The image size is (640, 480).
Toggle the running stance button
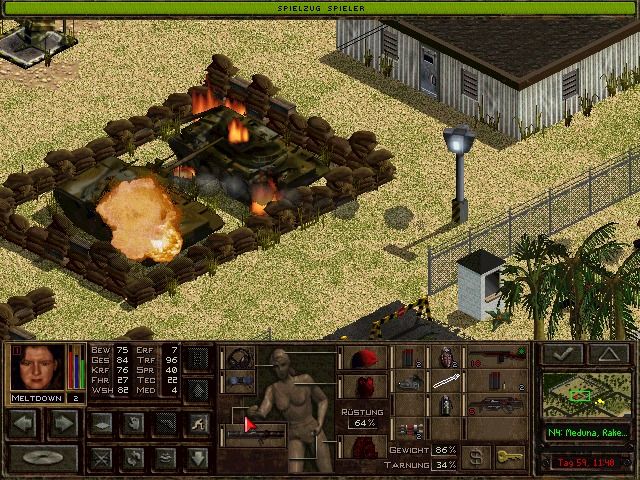click(199, 423)
